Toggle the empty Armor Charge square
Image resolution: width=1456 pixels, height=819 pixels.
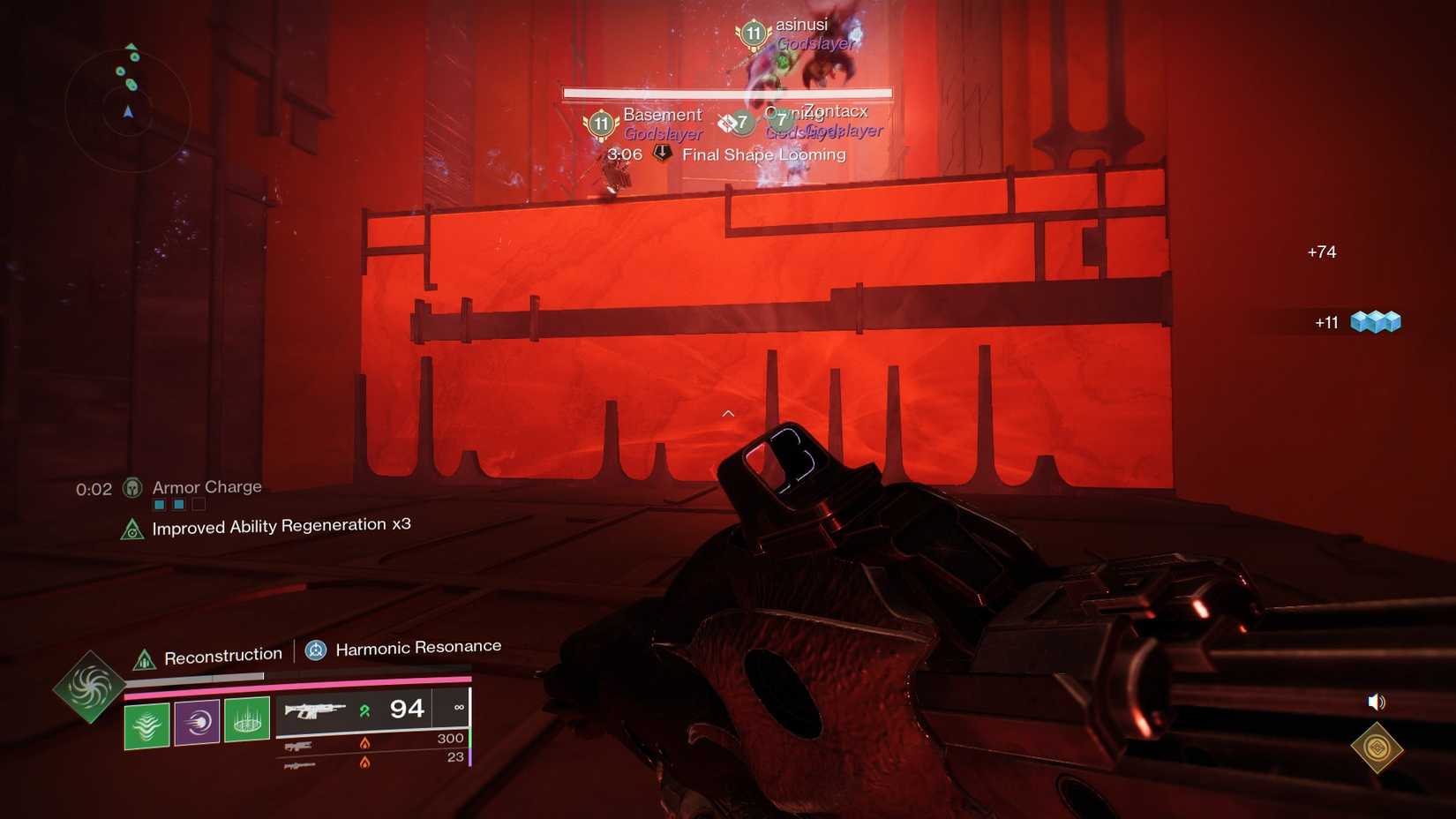198,504
